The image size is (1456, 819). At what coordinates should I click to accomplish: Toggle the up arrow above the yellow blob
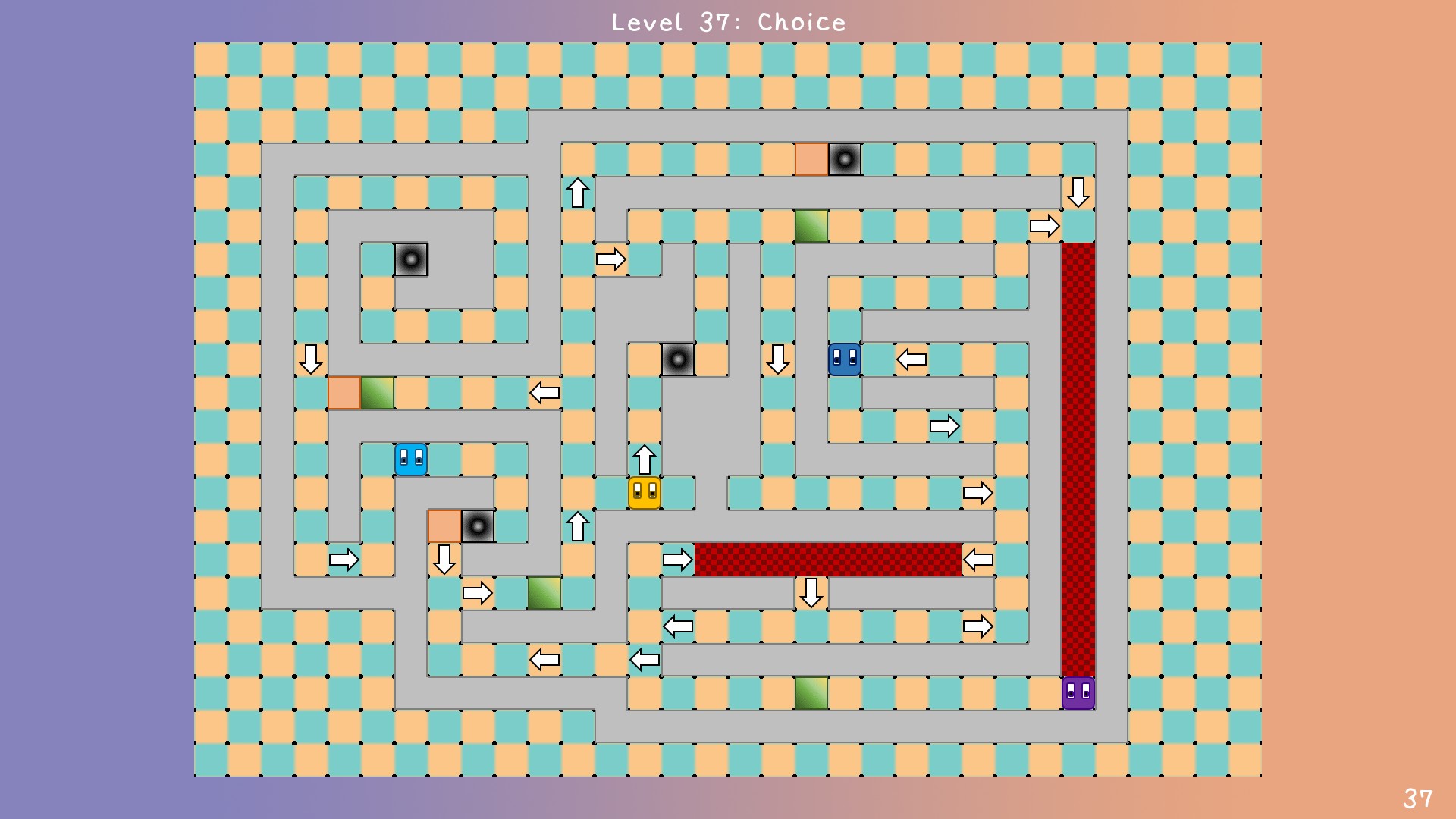[x=643, y=459]
